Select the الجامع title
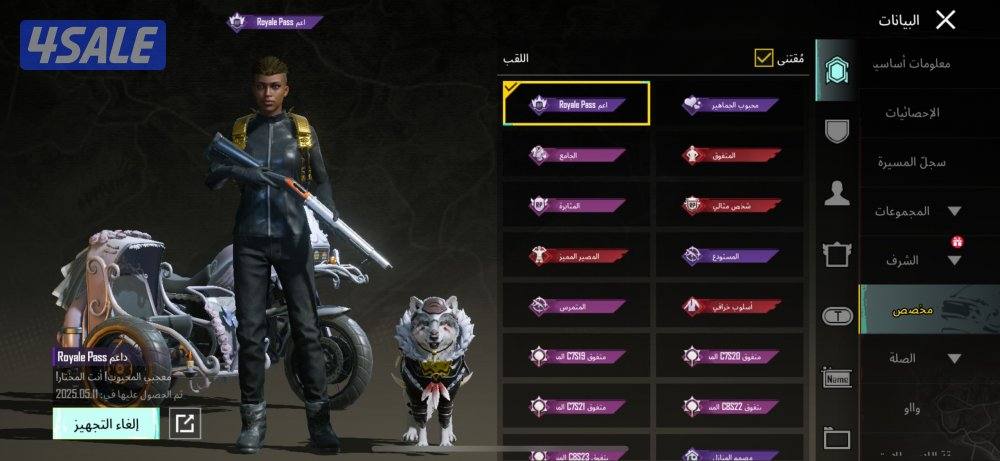 577,155
